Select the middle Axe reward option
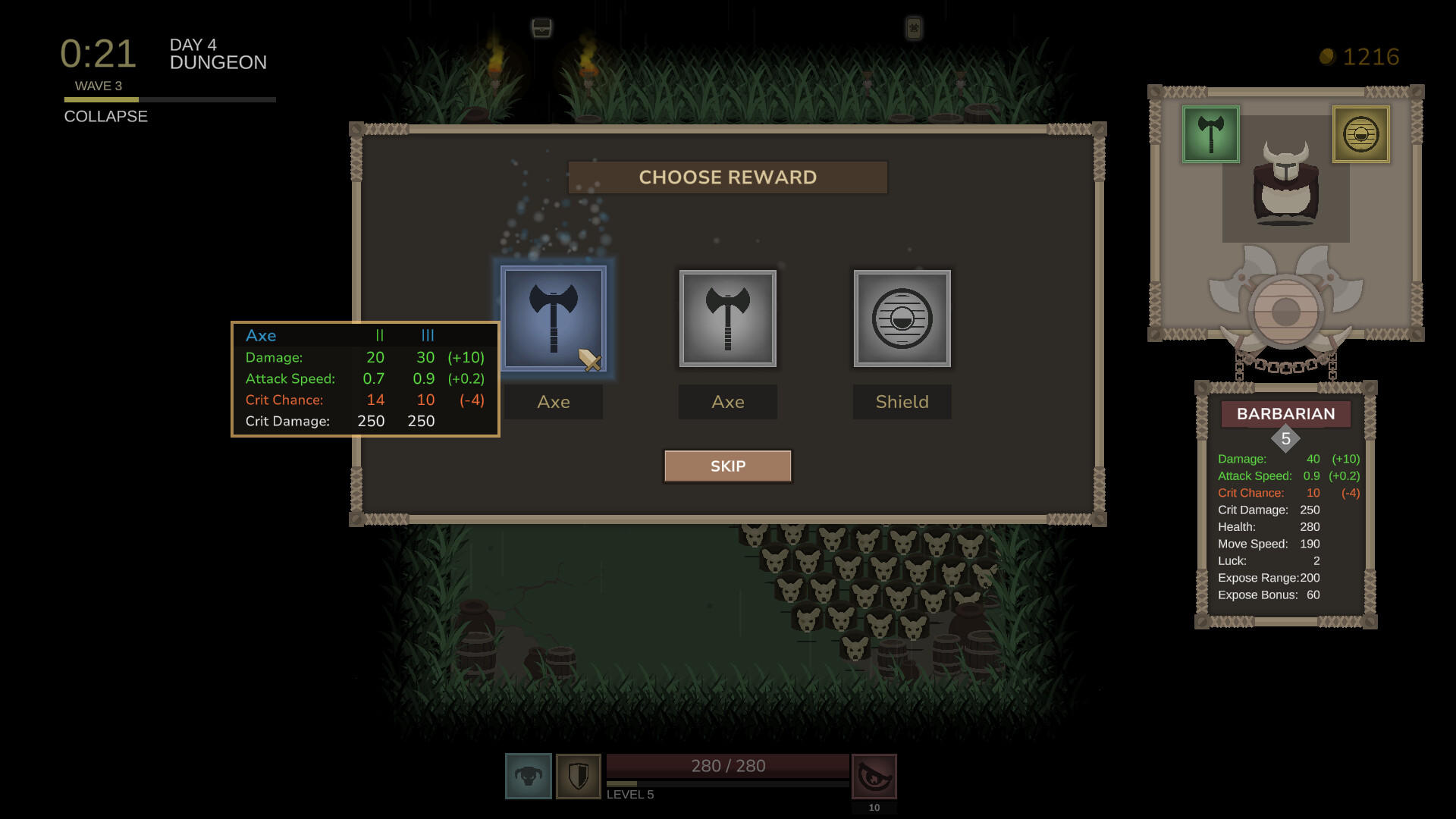This screenshot has width=1456, height=819. [727, 318]
